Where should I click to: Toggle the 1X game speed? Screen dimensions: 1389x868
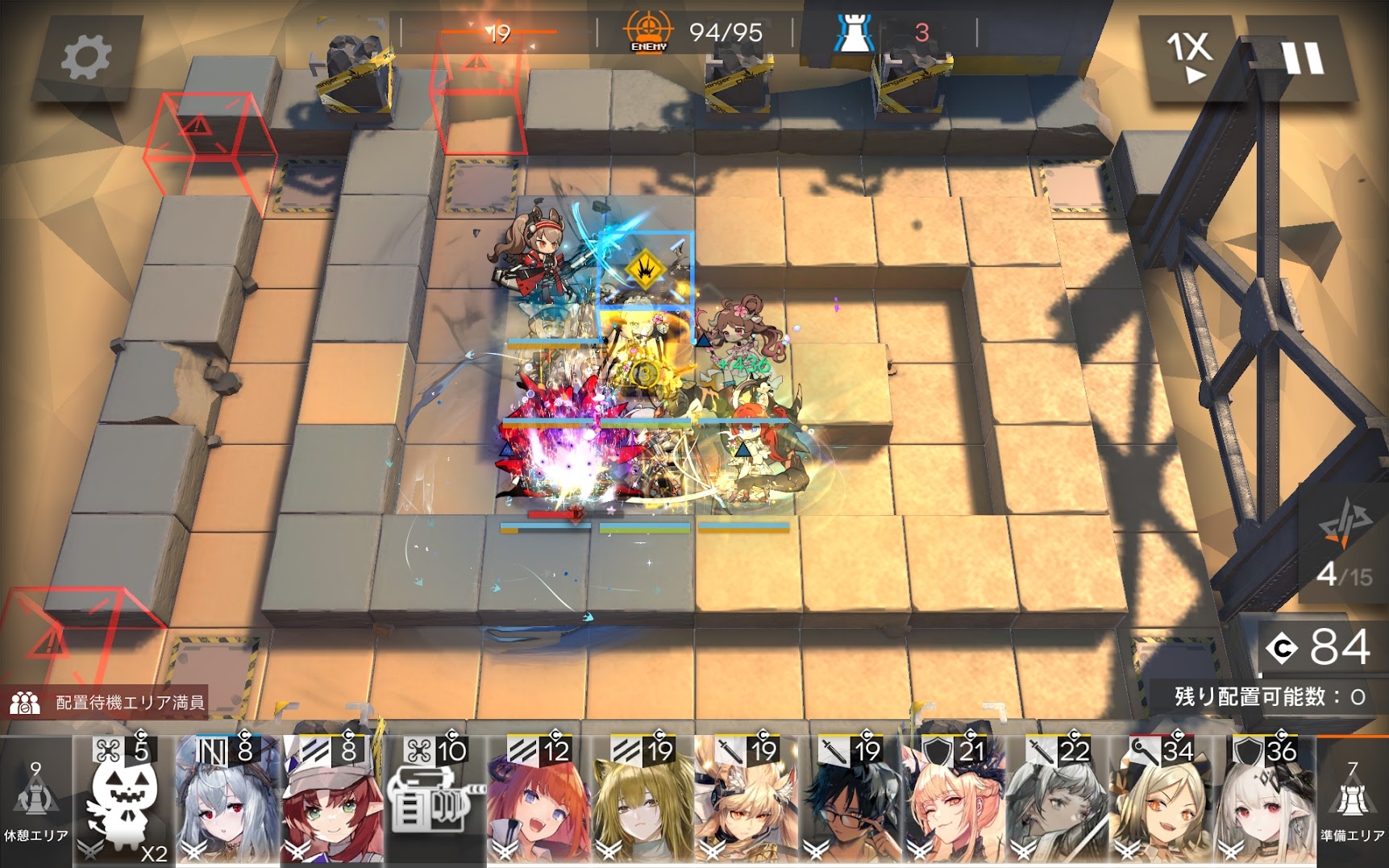pyautogui.click(x=1190, y=58)
